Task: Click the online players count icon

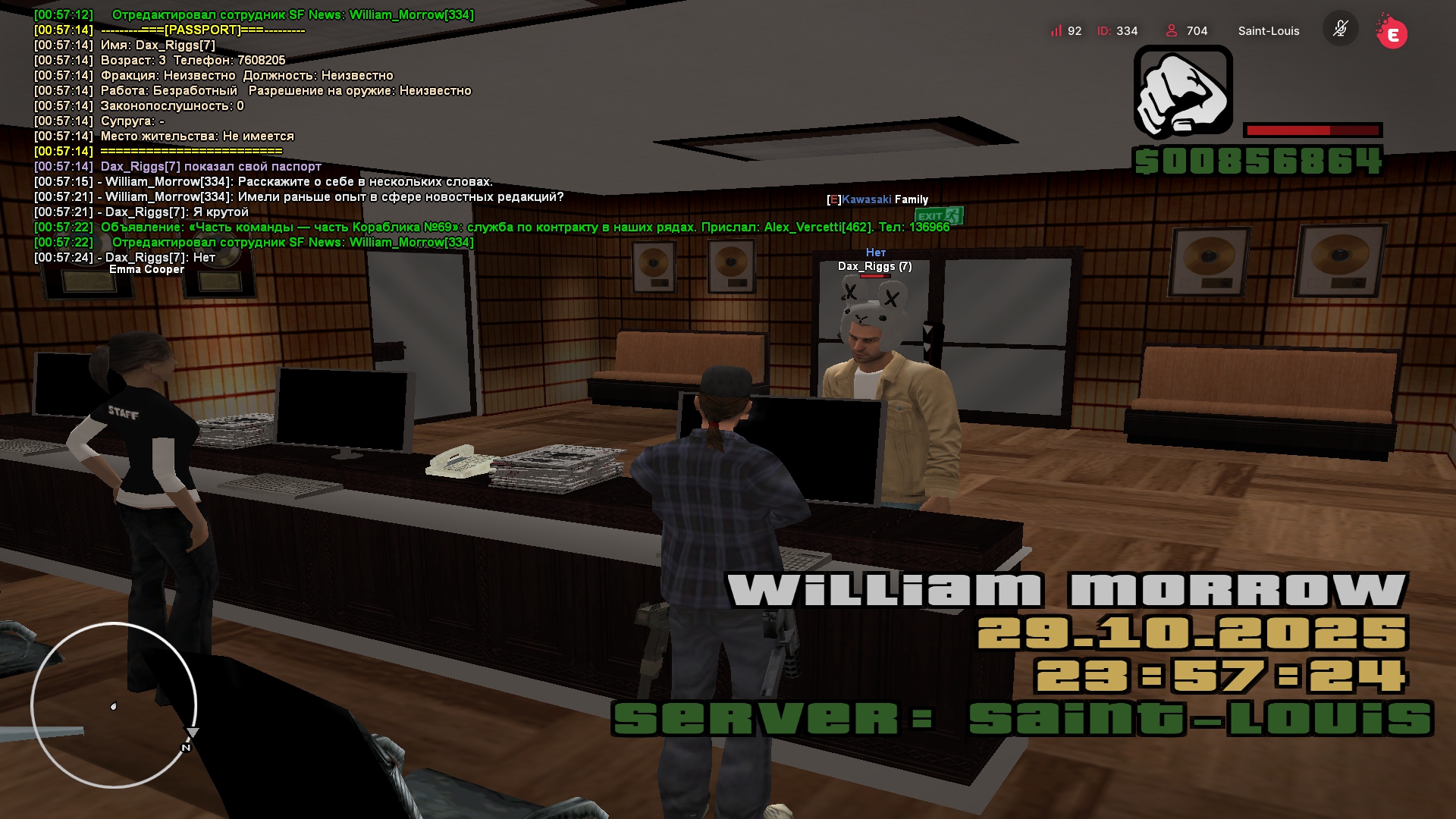Action: pyautogui.click(x=1172, y=31)
